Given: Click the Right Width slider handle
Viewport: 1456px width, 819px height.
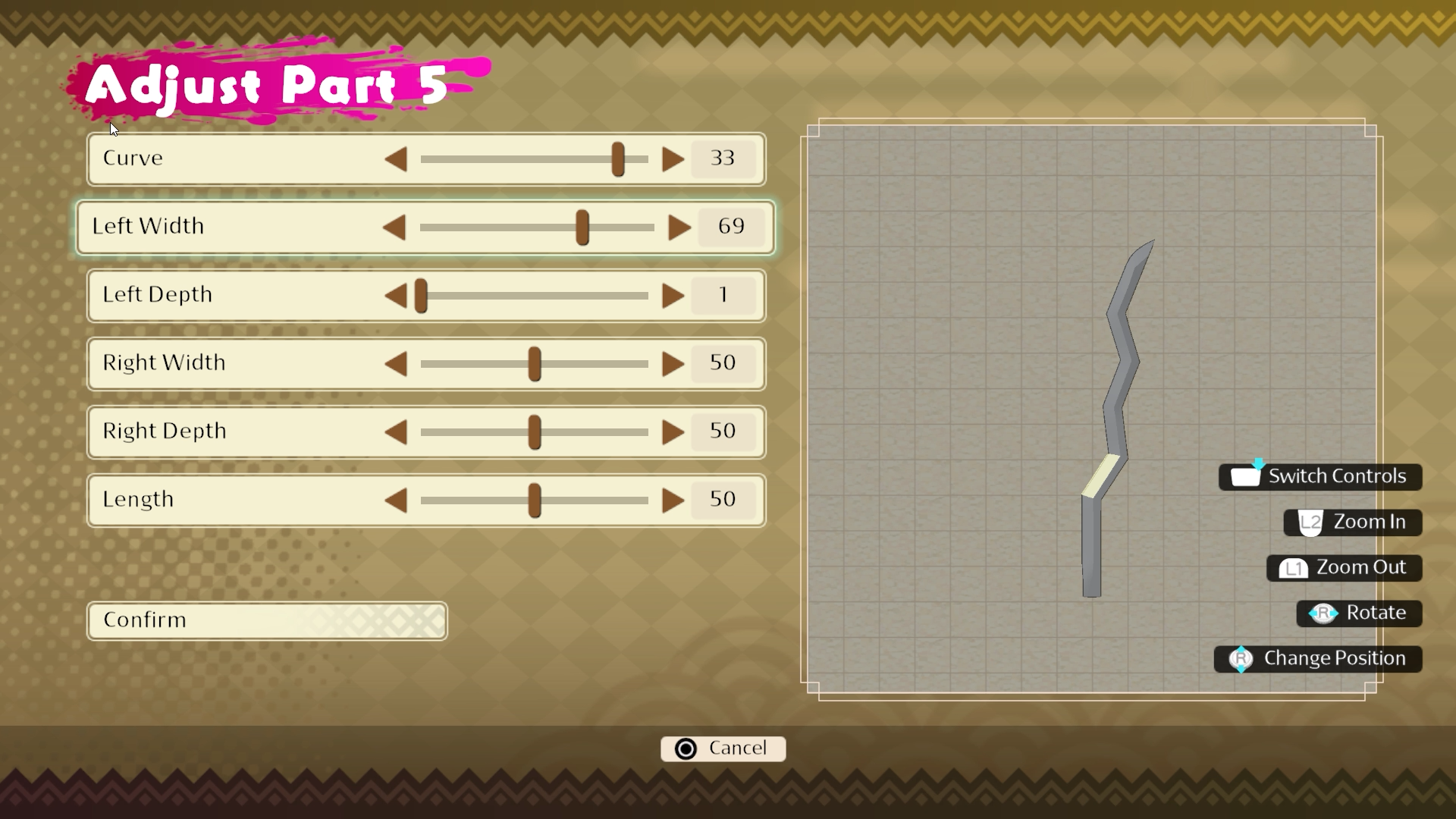Looking at the screenshot, I should point(535,364).
